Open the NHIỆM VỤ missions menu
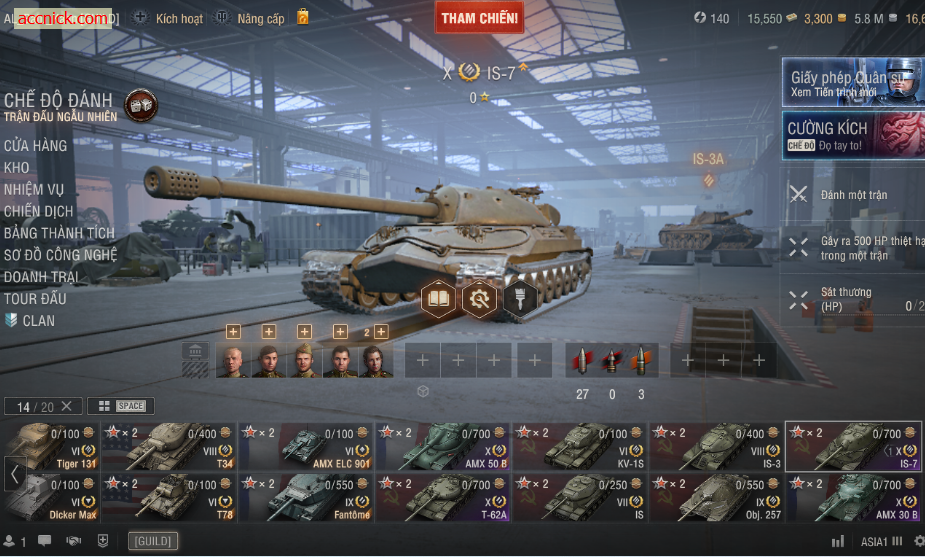 coord(34,190)
